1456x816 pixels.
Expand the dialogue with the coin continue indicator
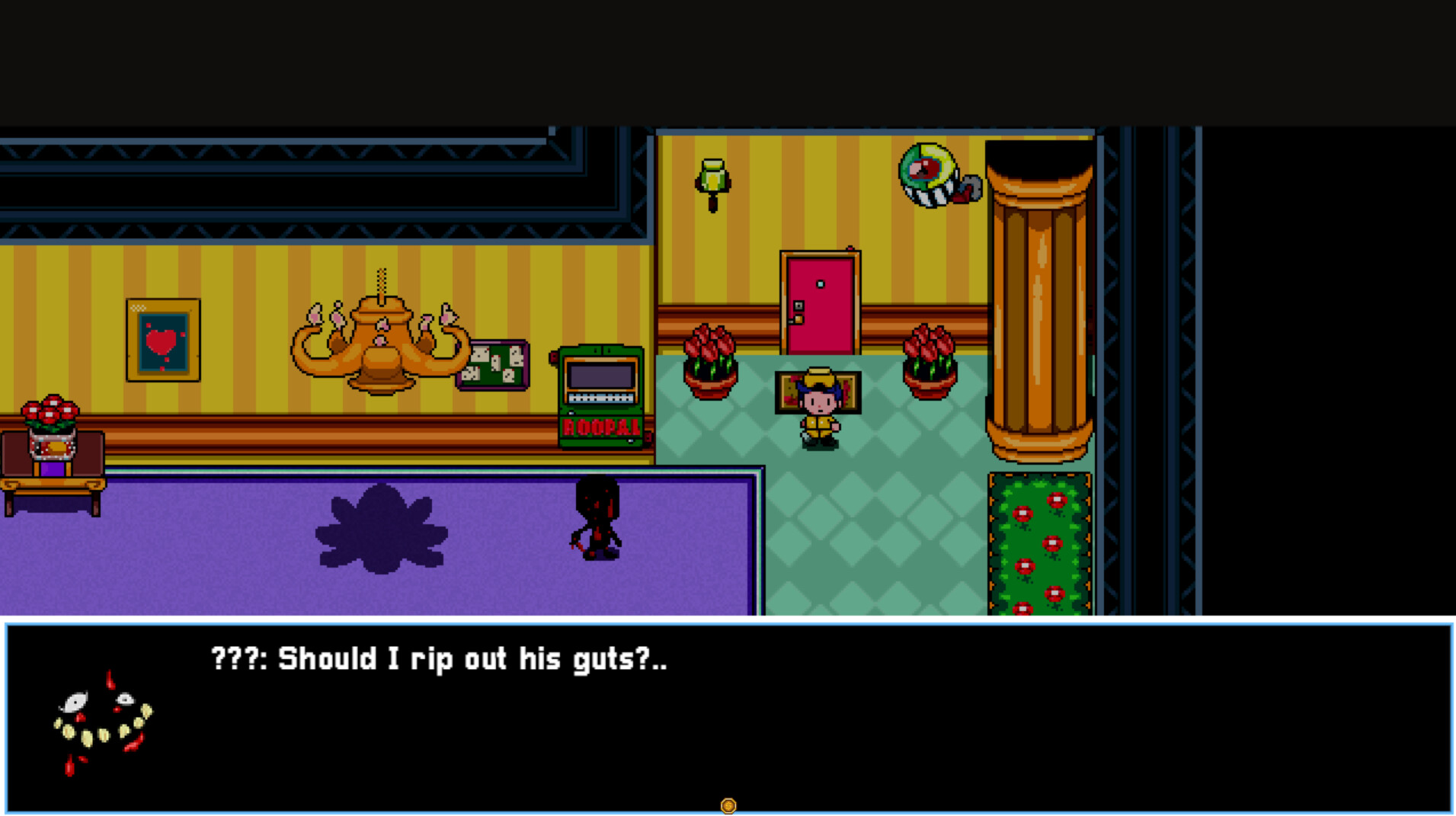pos(728,804)
